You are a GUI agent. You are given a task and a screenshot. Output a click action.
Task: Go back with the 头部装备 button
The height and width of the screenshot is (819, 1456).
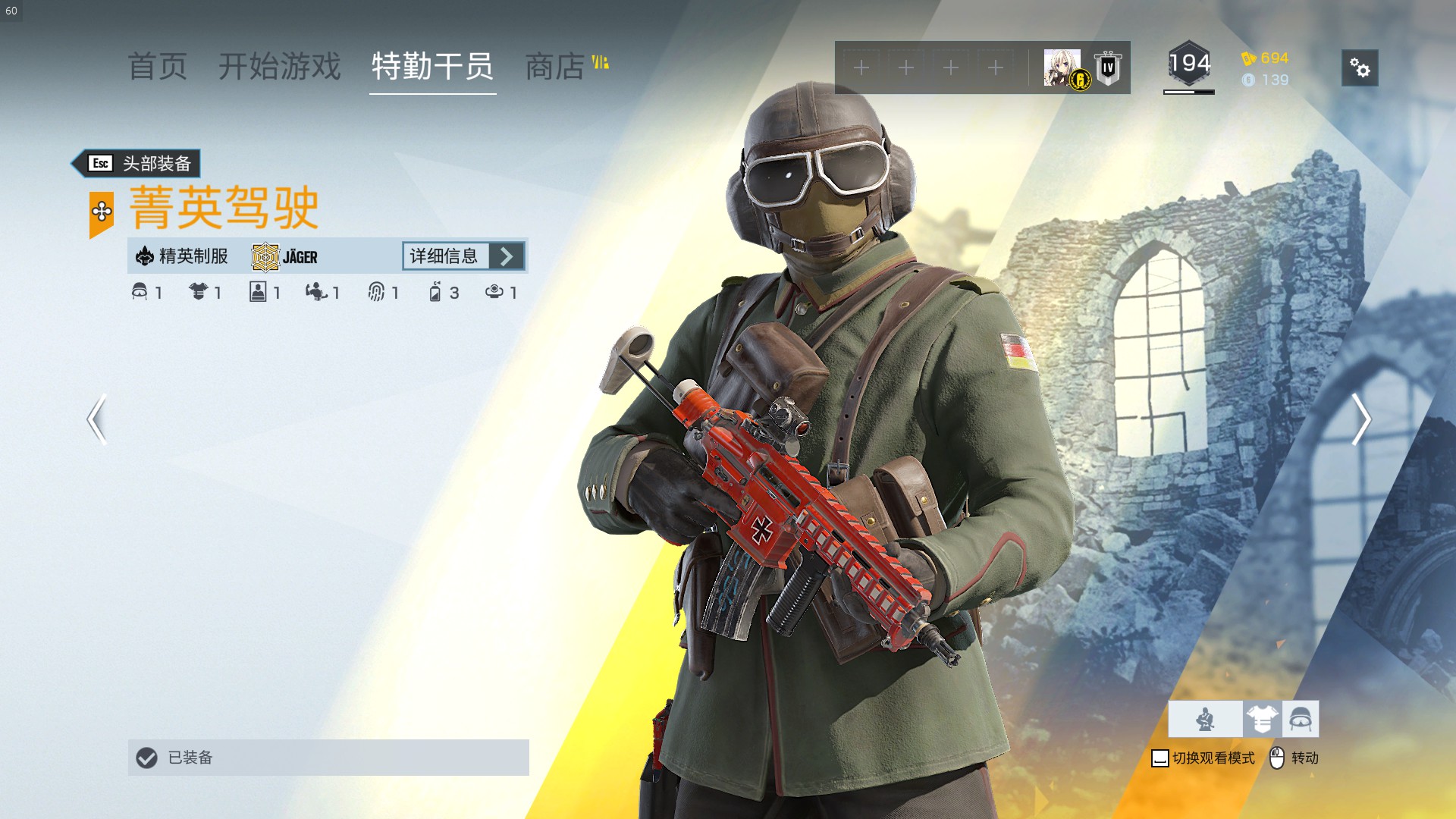(x=138, y=163)
